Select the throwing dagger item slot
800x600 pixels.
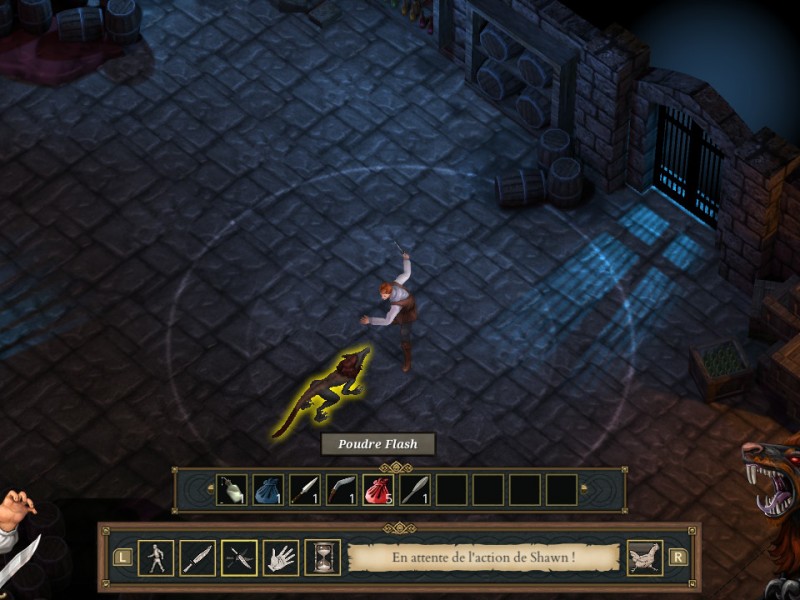click(x=305, y=490)
